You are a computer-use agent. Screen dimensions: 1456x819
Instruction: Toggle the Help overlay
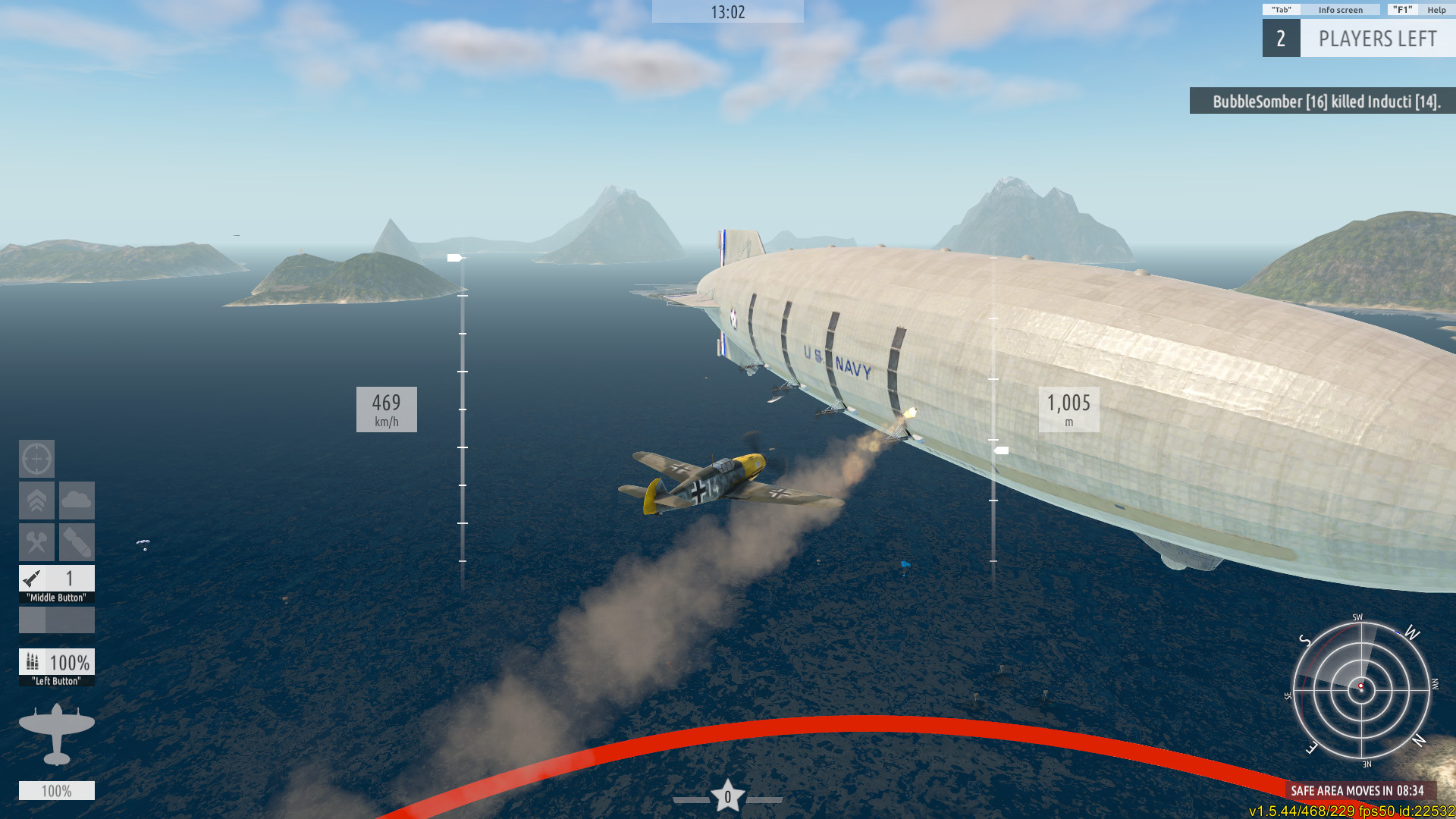click(x=1437, y=10)
